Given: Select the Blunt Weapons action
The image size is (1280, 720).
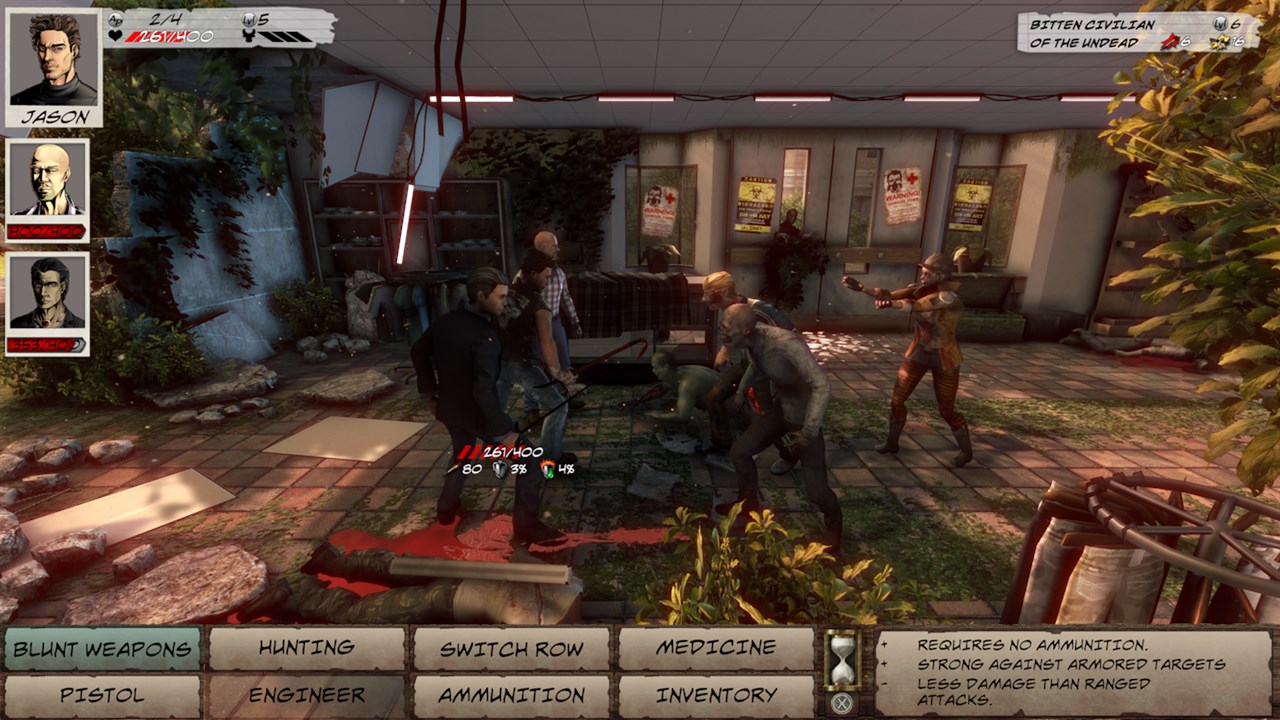Looking at the screenshot, I should coord(102,649).
